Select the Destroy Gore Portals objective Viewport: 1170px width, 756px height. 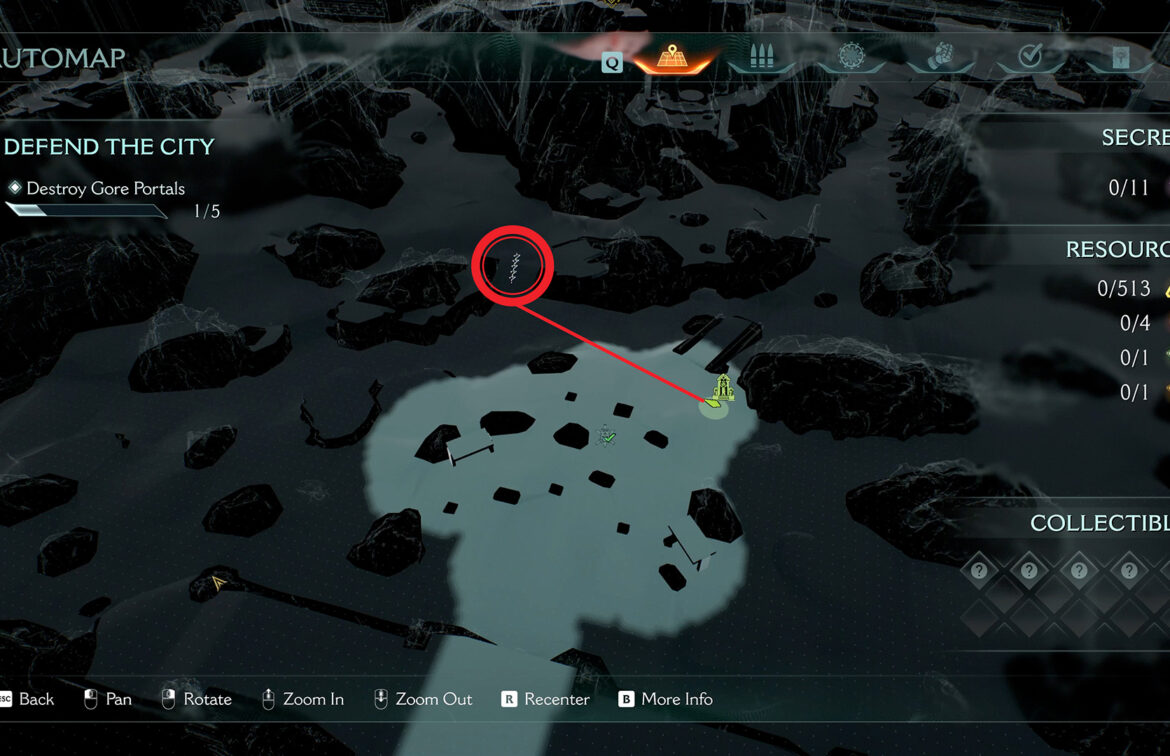tap(105, 188)
